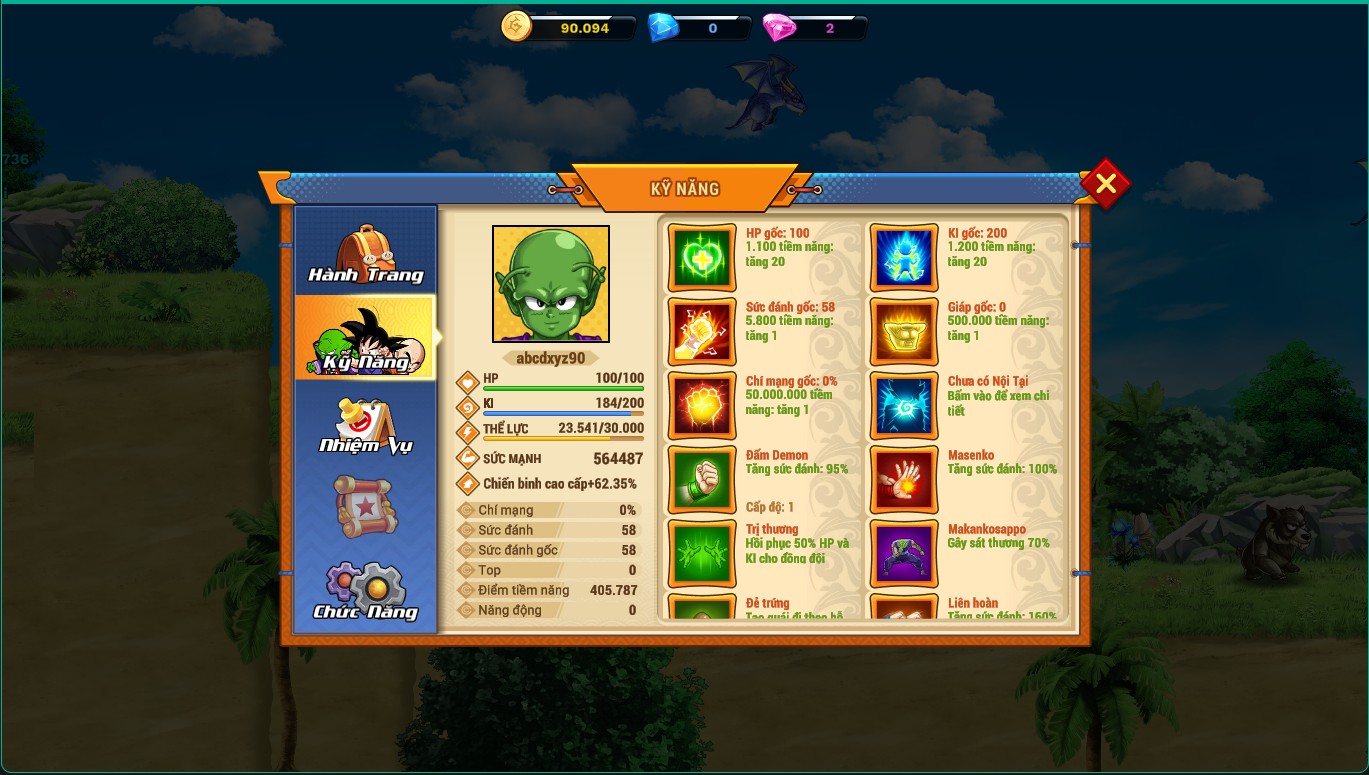This screenshot has width=1369, height=775.
Task: Switch to the Nhiệm Vụ quest tab
Action: pos(366,425)
